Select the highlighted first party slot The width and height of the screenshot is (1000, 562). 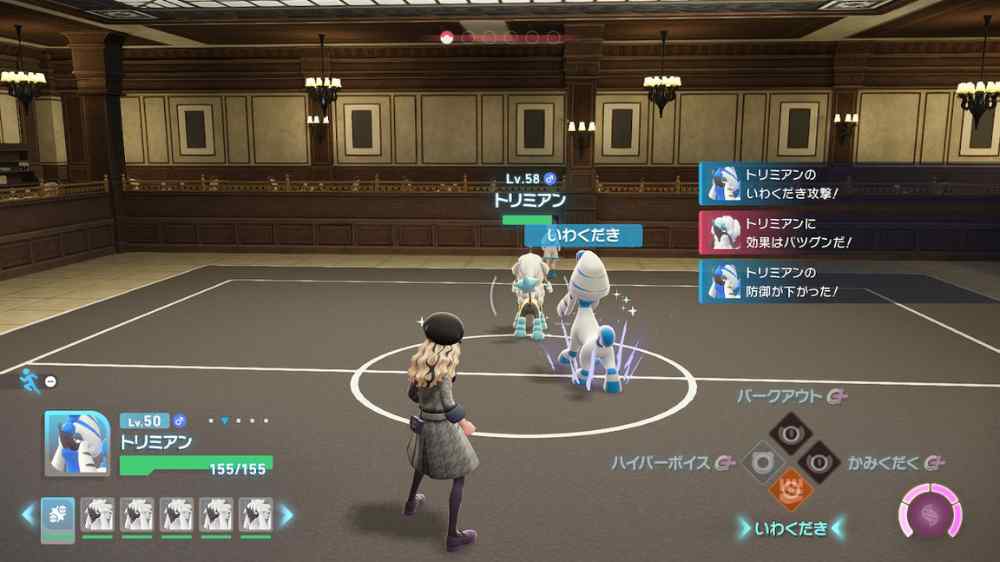(x=58, y=515)
